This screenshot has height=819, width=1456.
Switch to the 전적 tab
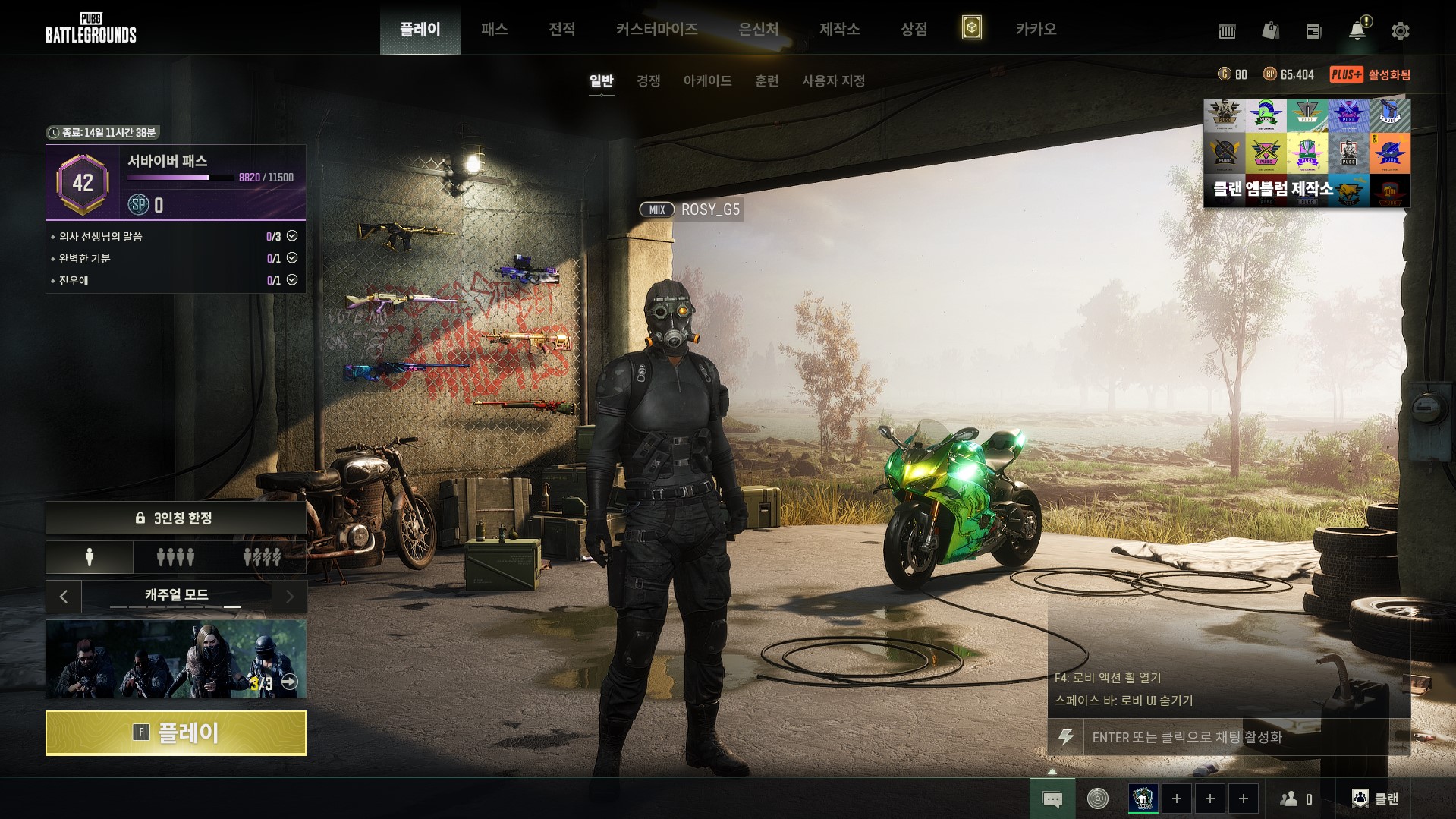[561, 29]
